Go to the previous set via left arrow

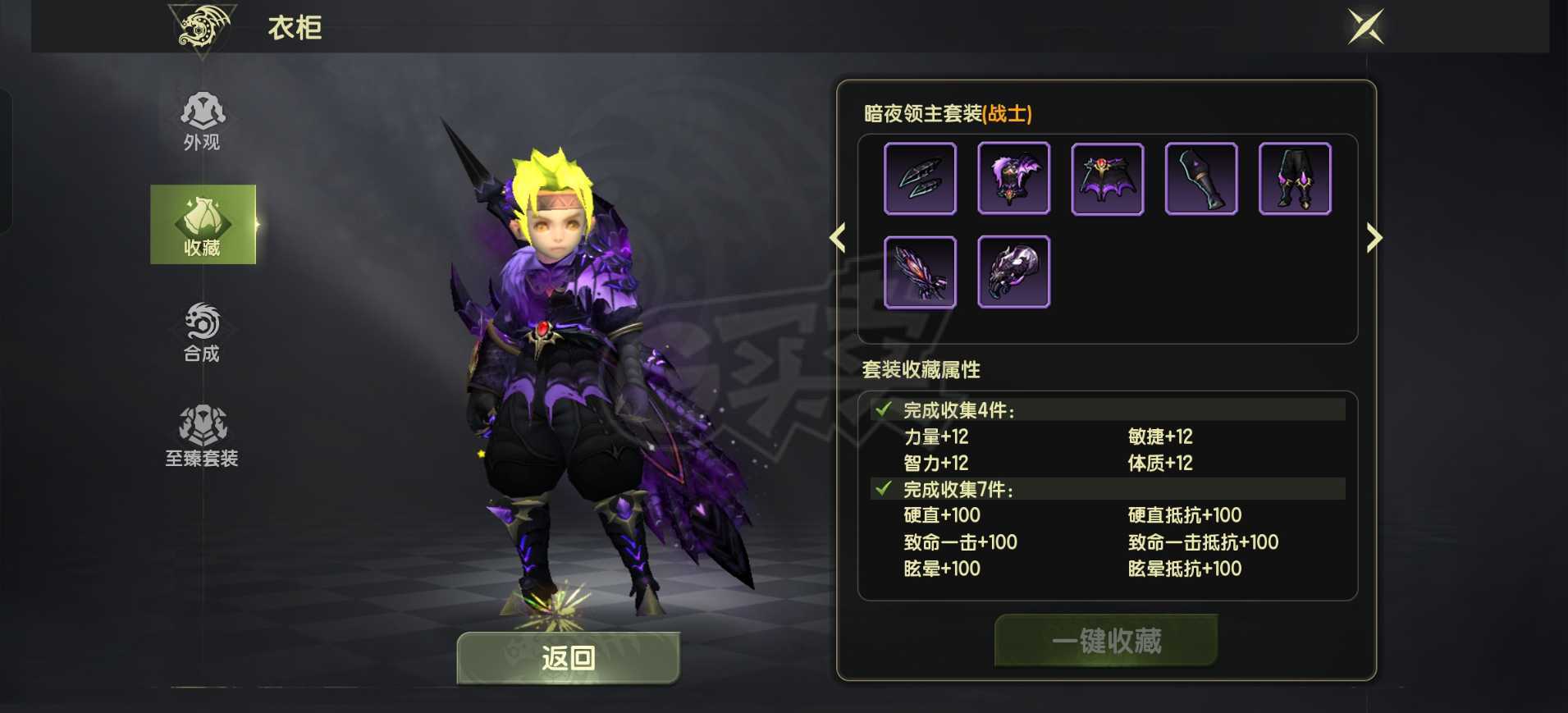[837, 237]
